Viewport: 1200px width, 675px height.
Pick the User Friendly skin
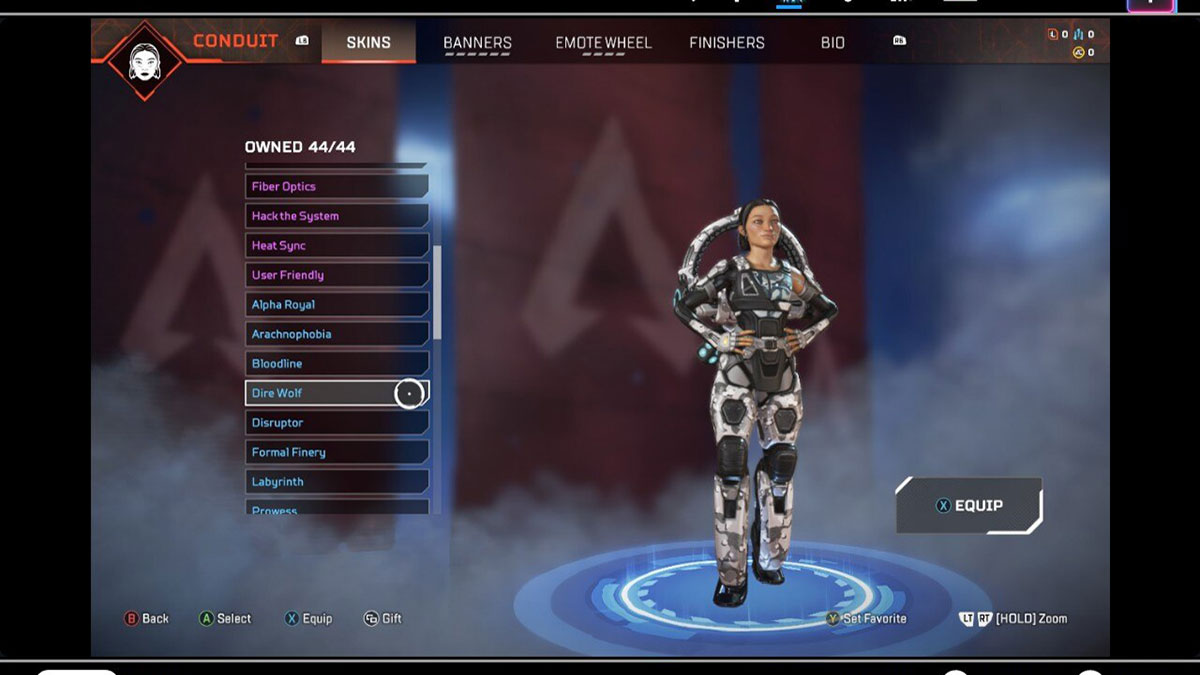point(337,275)
